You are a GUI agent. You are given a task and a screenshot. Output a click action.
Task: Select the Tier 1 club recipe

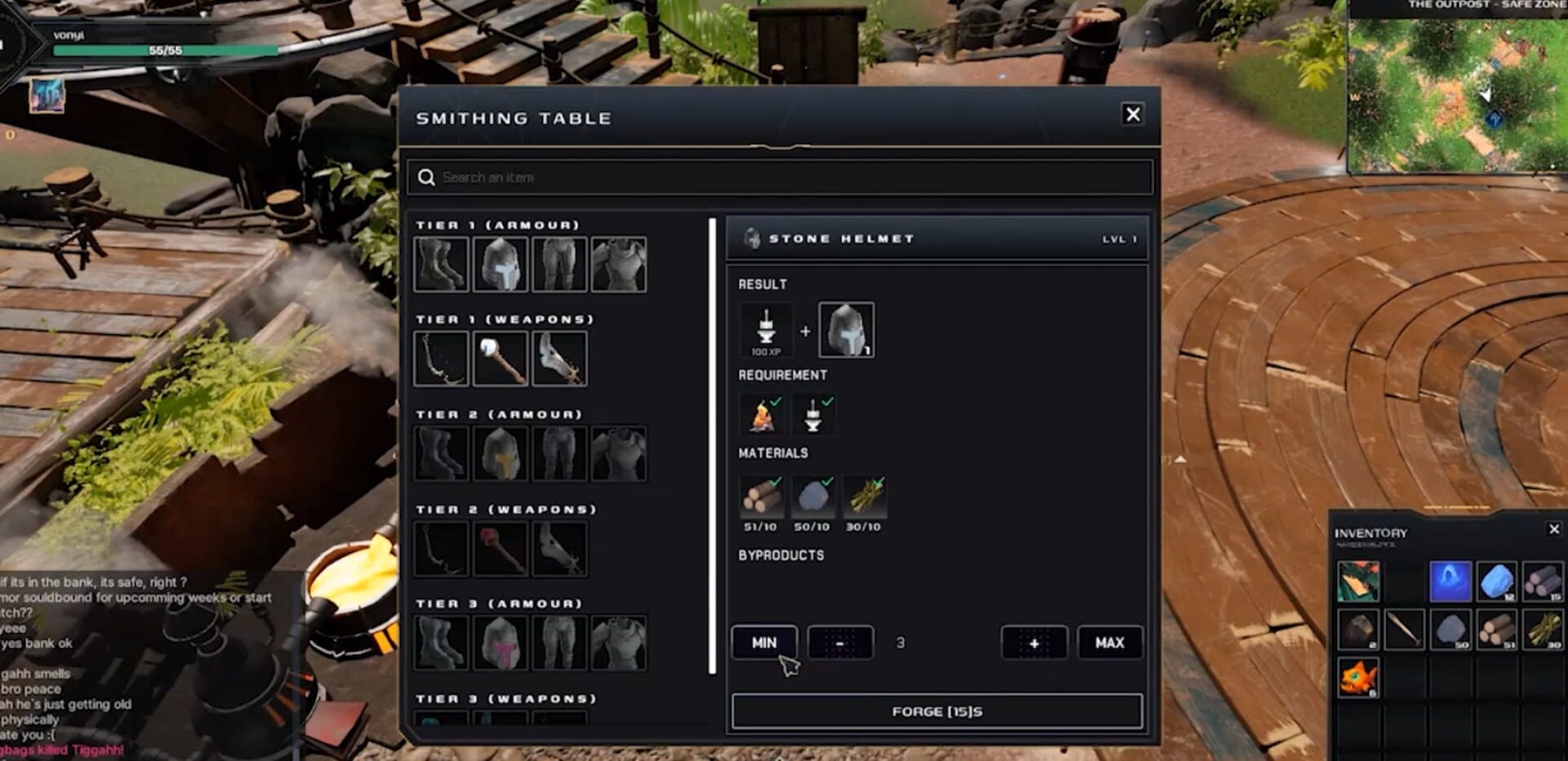[501, 357]
